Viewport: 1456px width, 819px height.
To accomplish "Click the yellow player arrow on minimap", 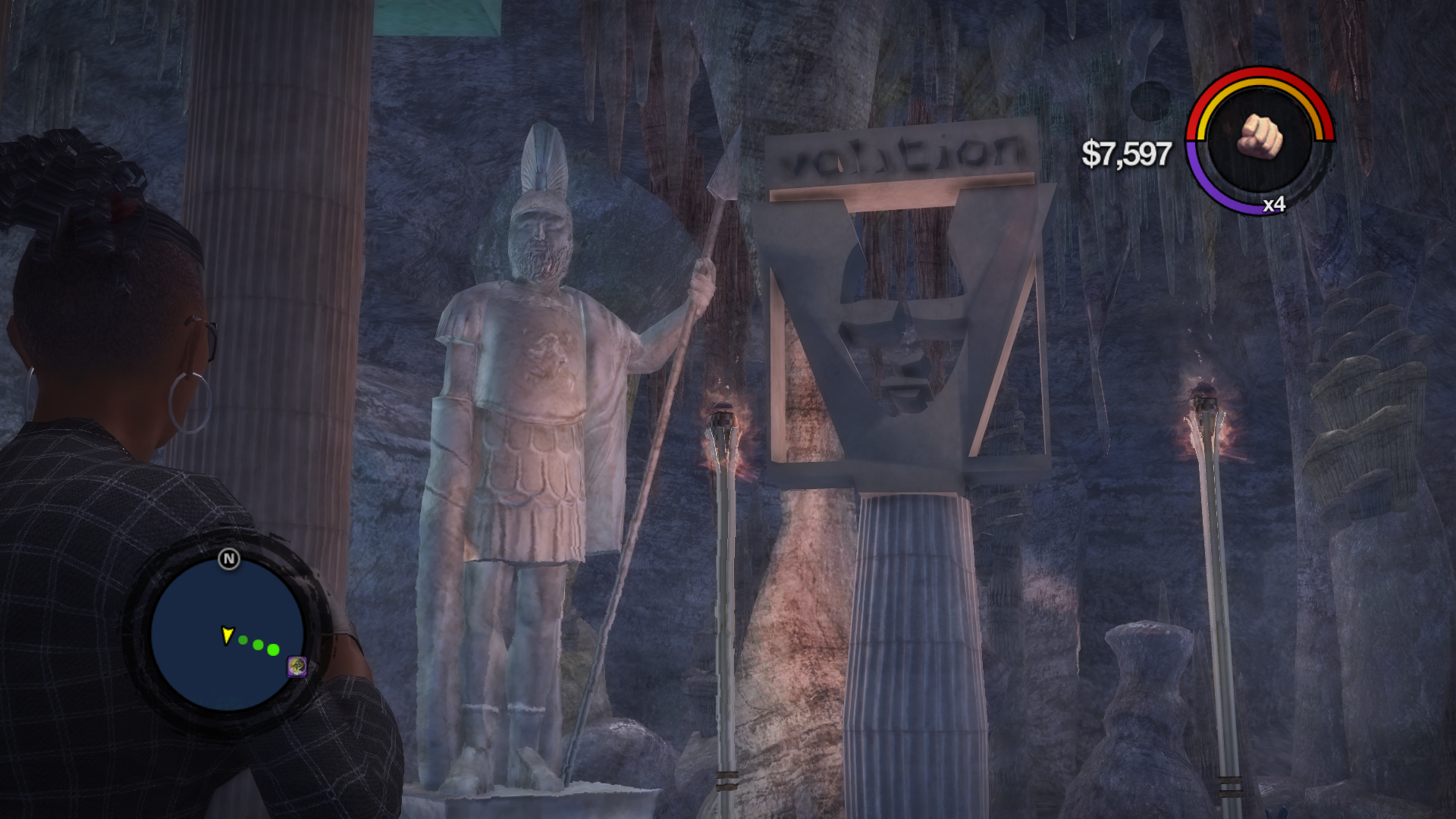I will pyautogui.click(x=227, y=635).
